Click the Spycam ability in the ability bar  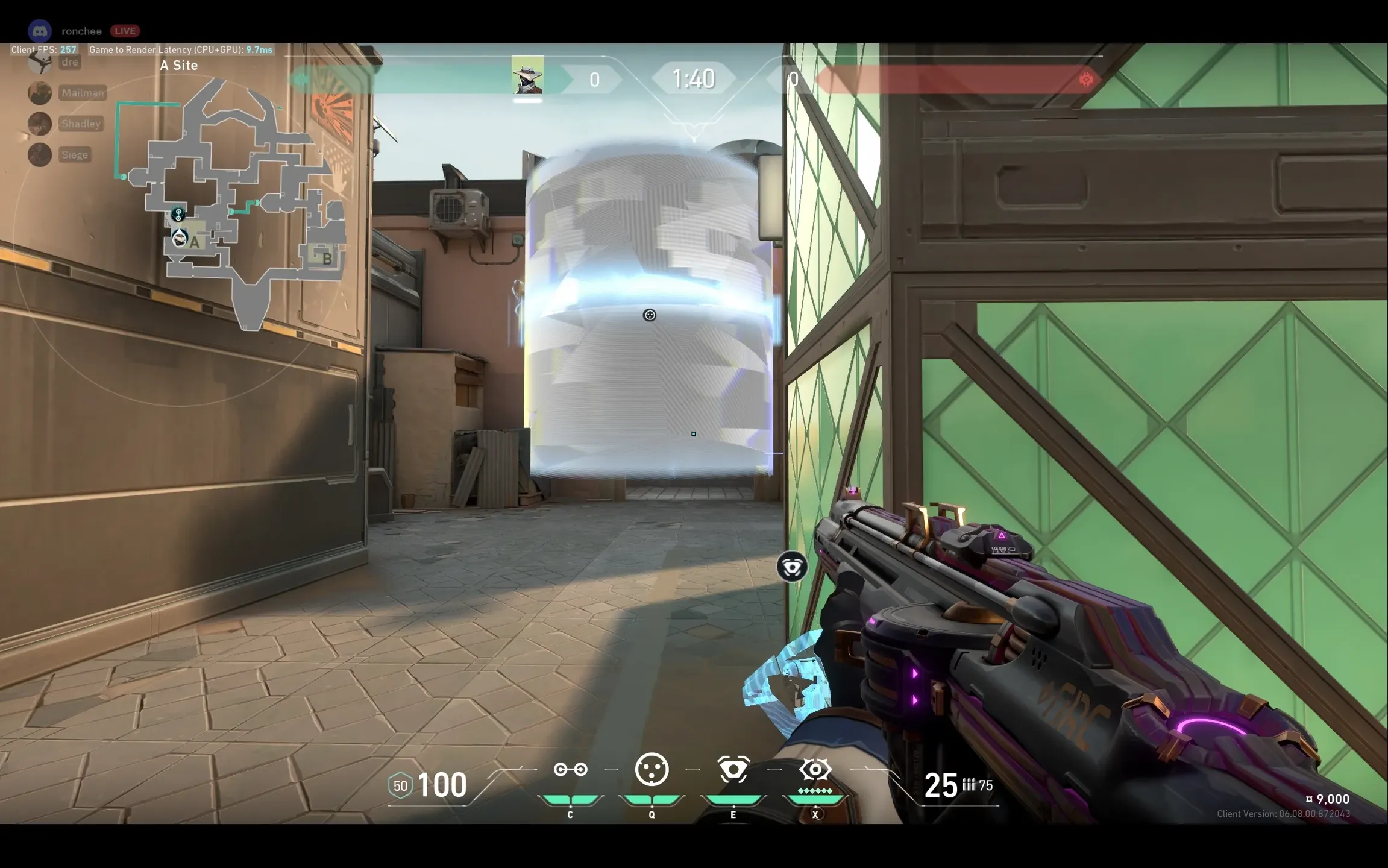[x=733, y=770]
